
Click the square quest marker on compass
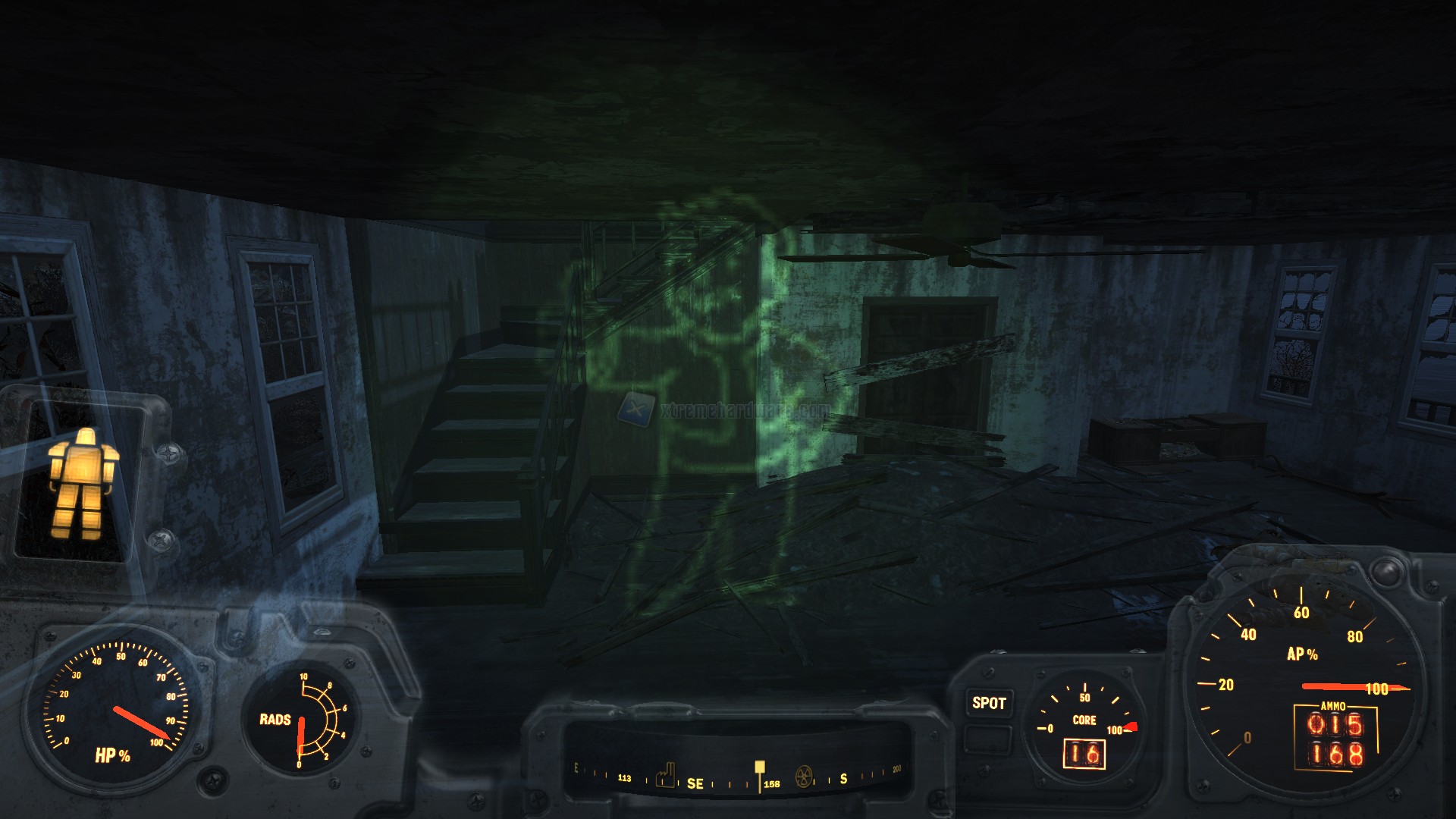pyautogui.click(x=759, y=767)
